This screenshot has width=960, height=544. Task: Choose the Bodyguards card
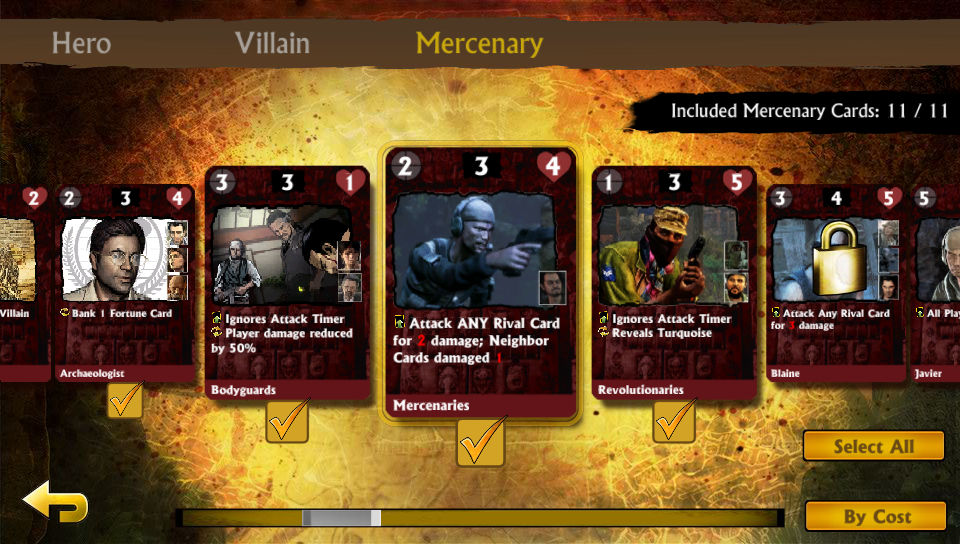pyautogui.click(x=287, y=282)
